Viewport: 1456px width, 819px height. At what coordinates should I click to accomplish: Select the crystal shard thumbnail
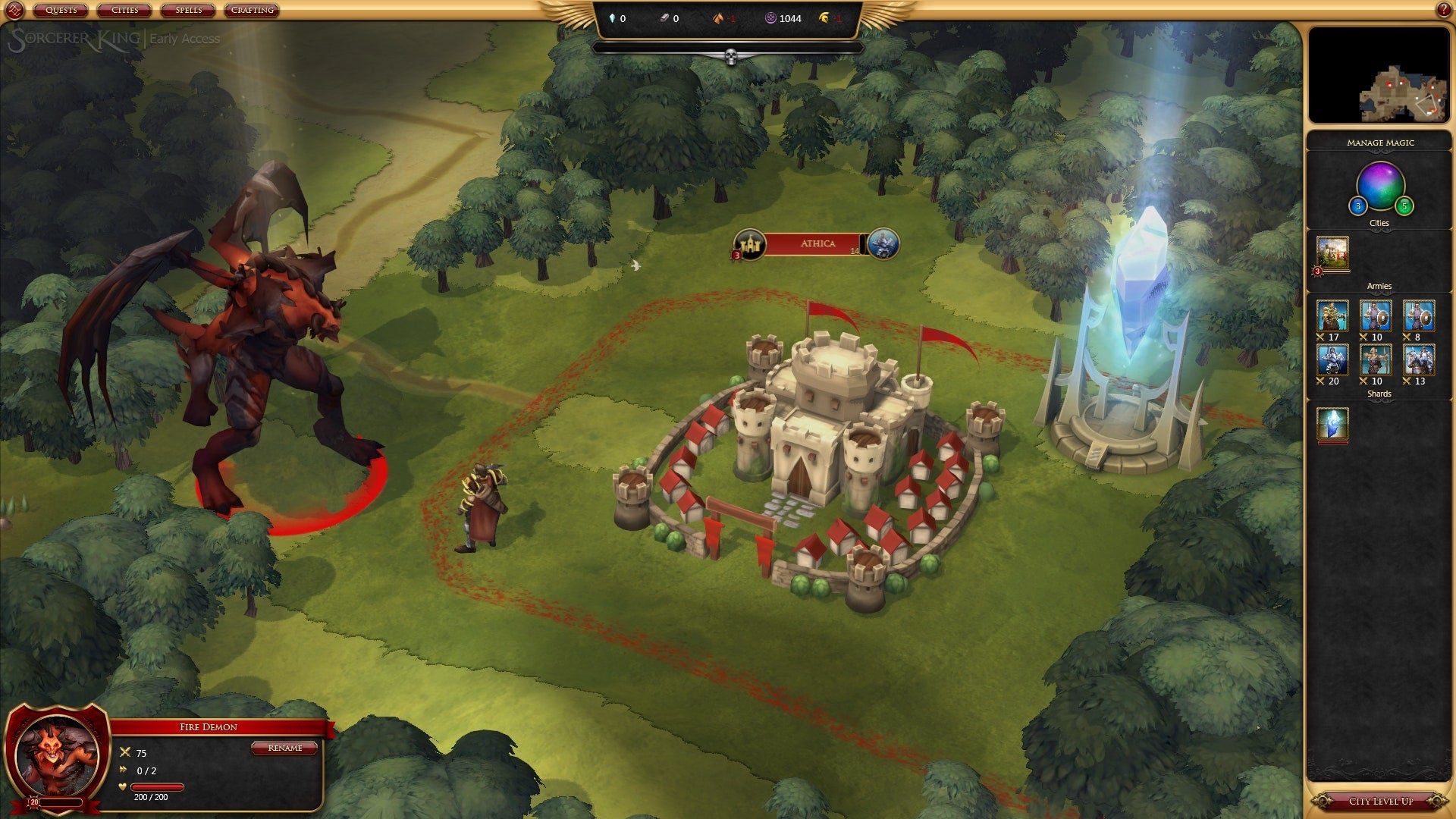(1332, 424)
